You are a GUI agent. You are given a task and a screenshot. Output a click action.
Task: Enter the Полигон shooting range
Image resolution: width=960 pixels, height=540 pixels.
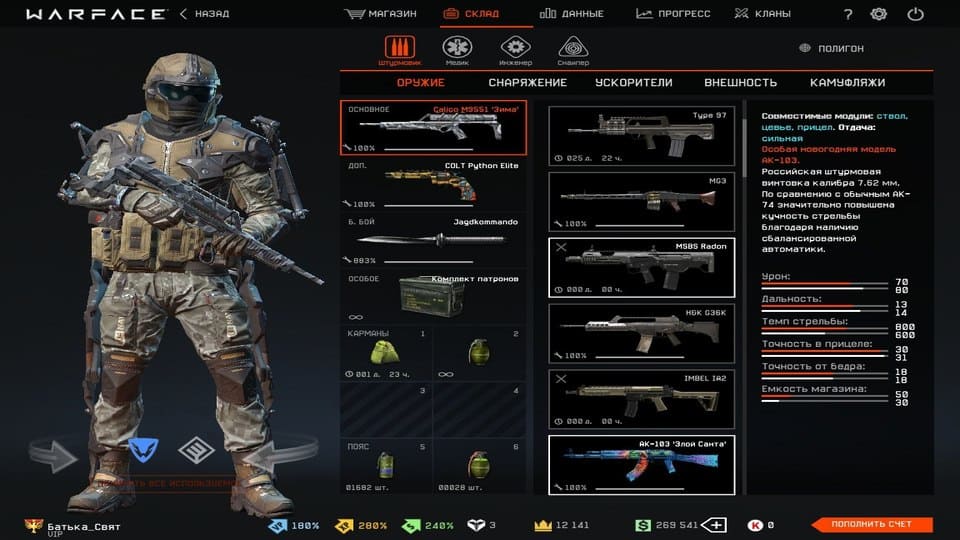point(833,48)
